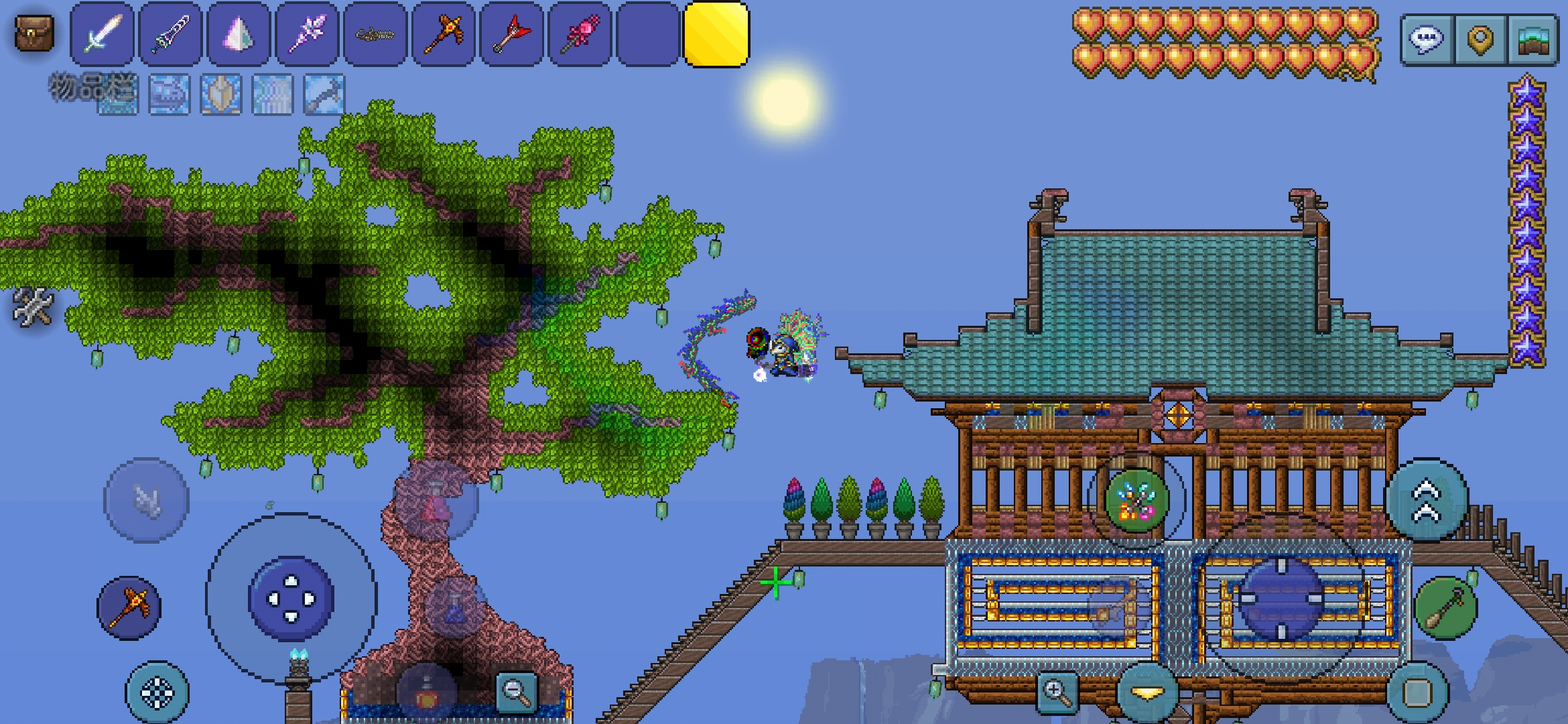Select the highlighted yellow hotbar slot

pos(716,34)
